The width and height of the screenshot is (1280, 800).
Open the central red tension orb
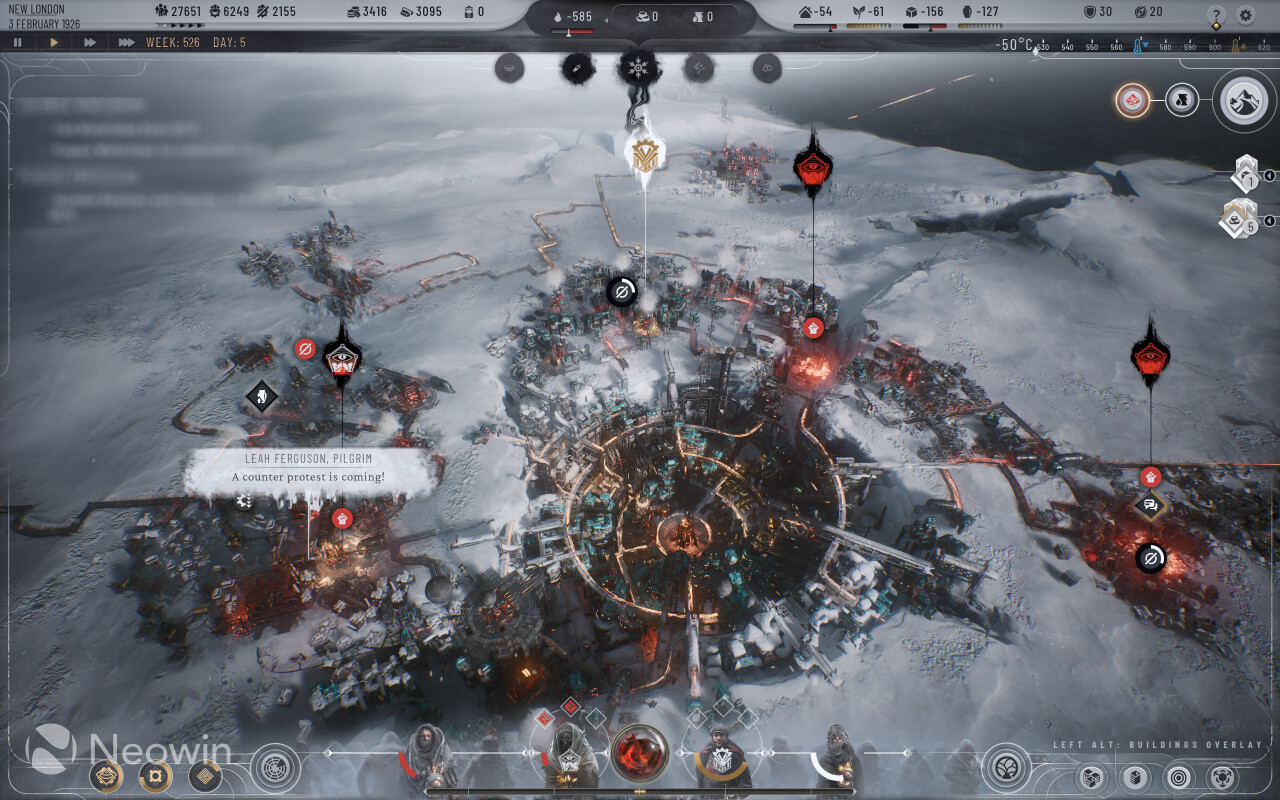639,753
